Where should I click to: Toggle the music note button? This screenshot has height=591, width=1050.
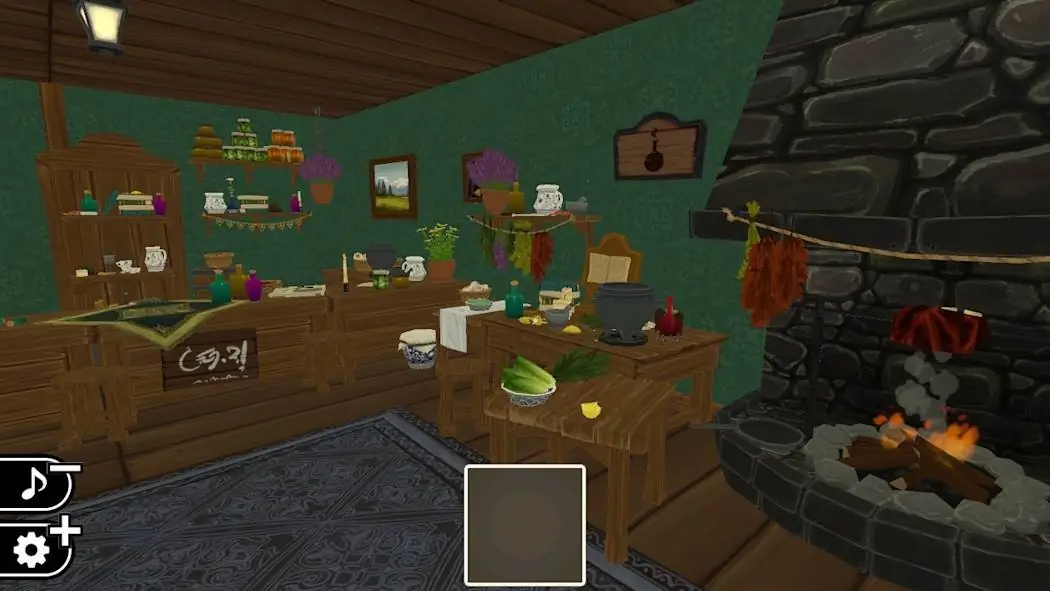[x=33, y=486]
